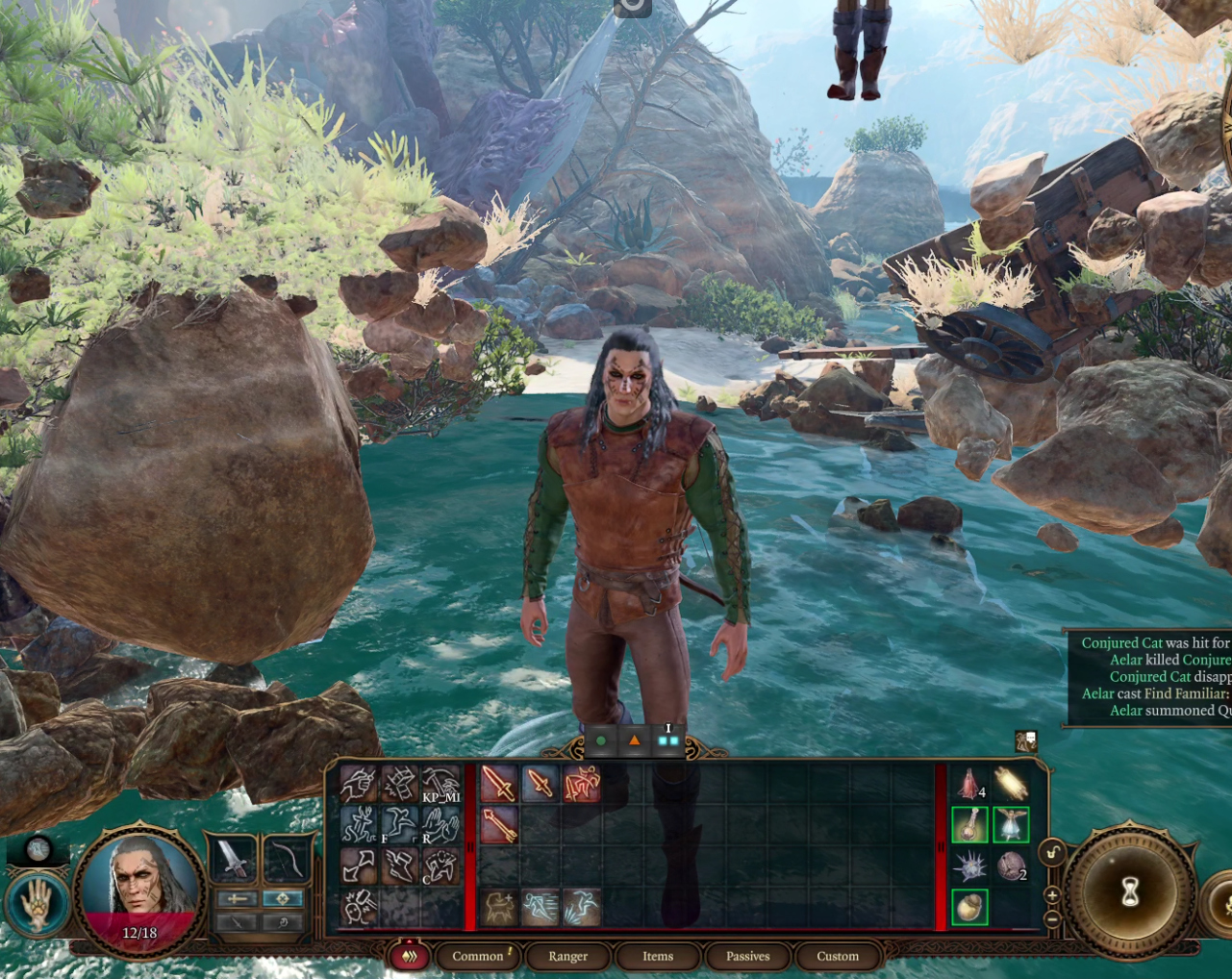
Task: Use the red potion with count 4
Action: tap(969, 784)
